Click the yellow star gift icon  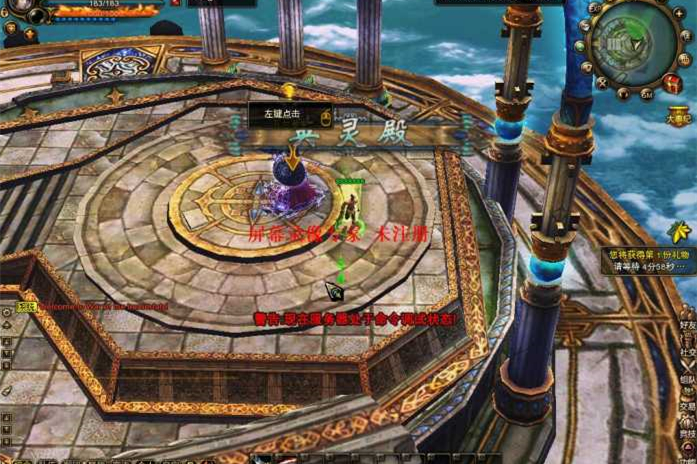coord(680,233)
